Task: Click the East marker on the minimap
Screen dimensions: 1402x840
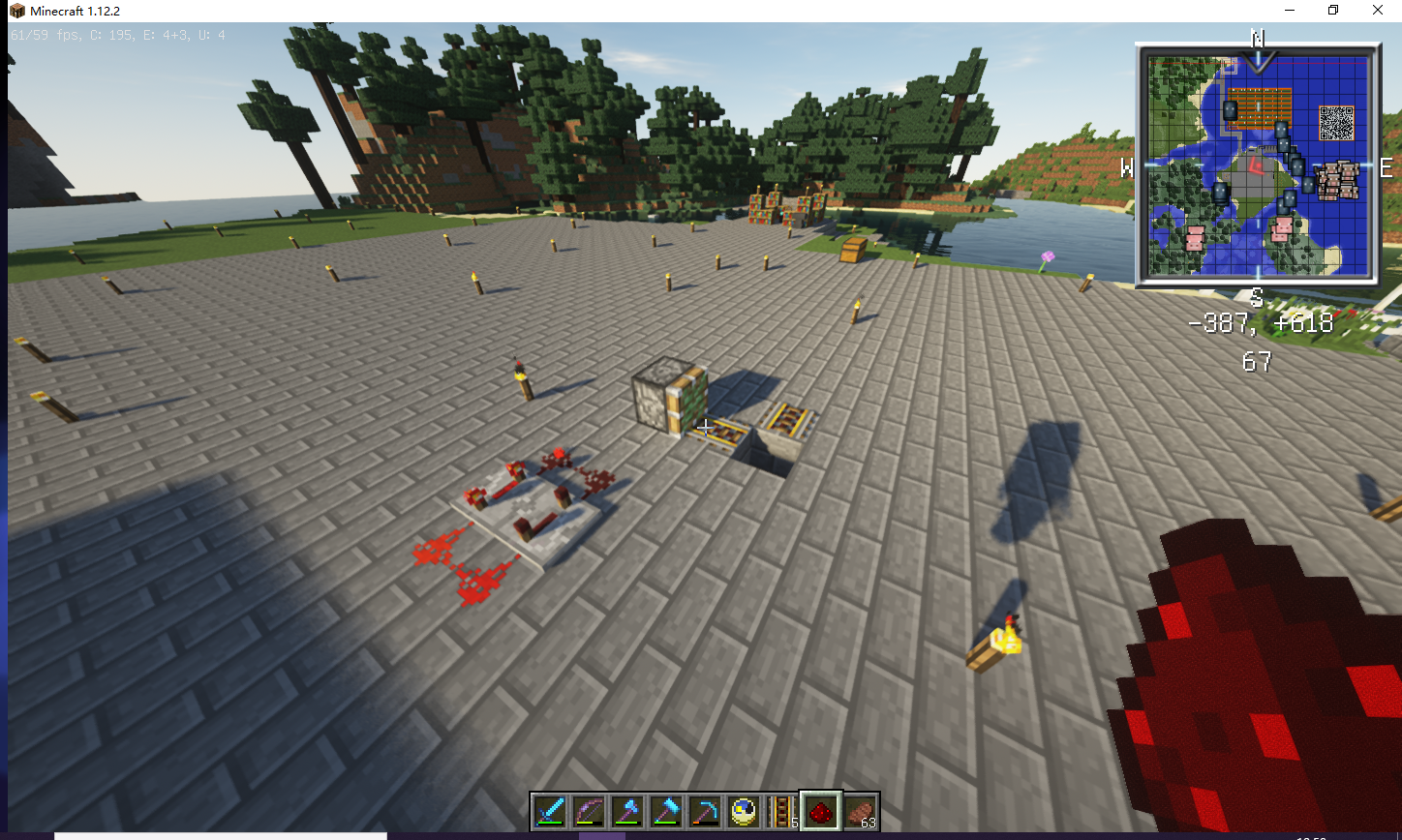Action: coord(1385,165)
